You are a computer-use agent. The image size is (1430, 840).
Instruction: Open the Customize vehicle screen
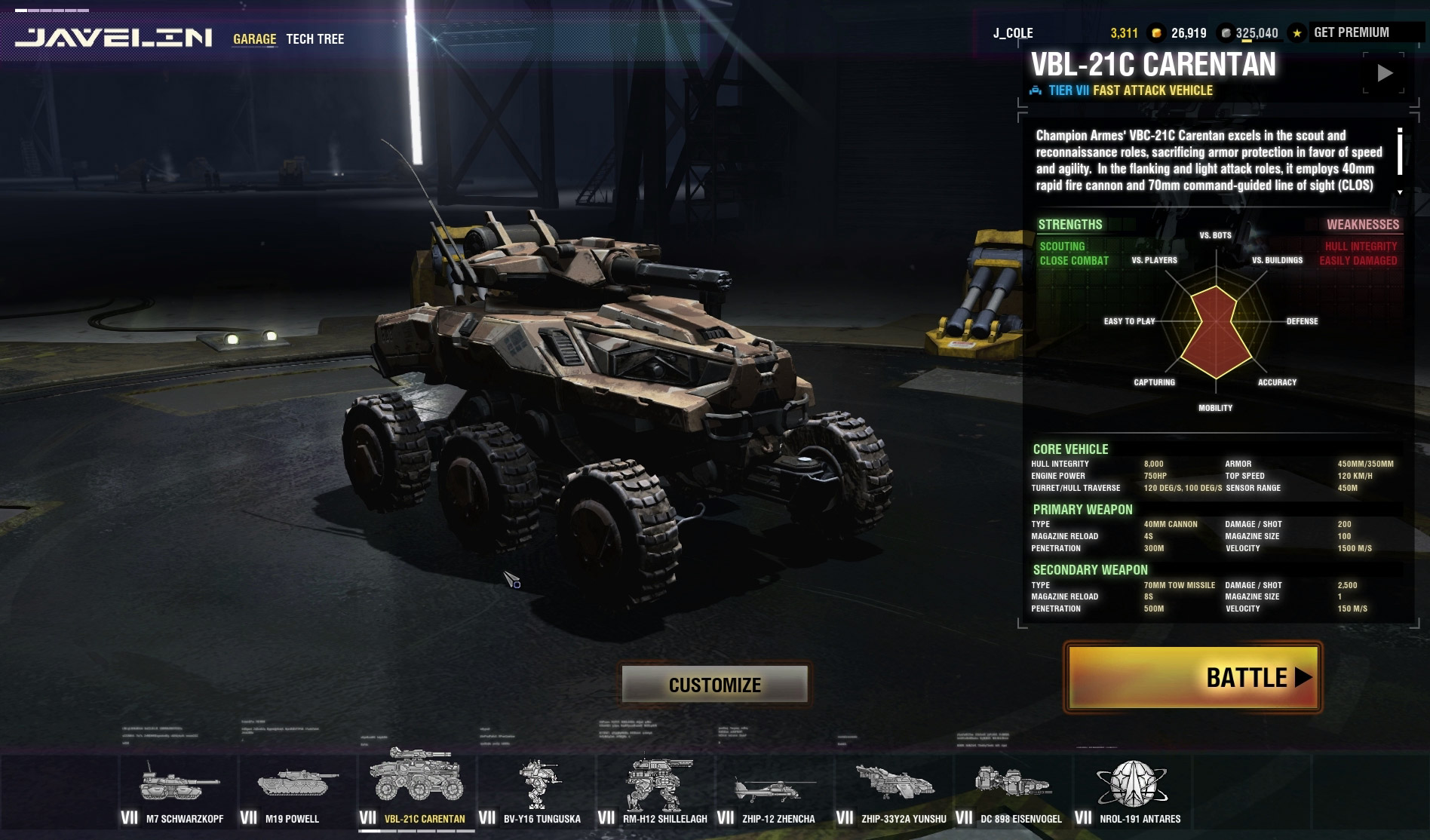pyautogui.click(x=714, y=684)
